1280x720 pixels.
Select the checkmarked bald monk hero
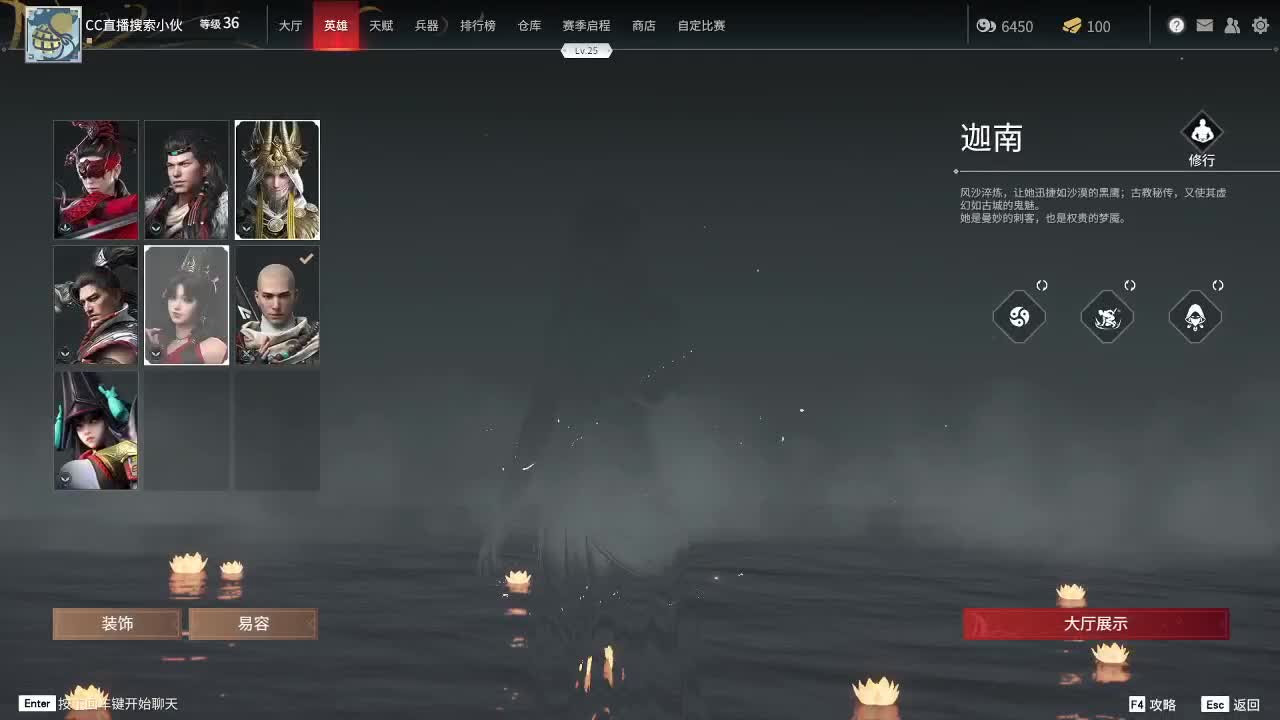pyautogui.click(x=277, y=305)
